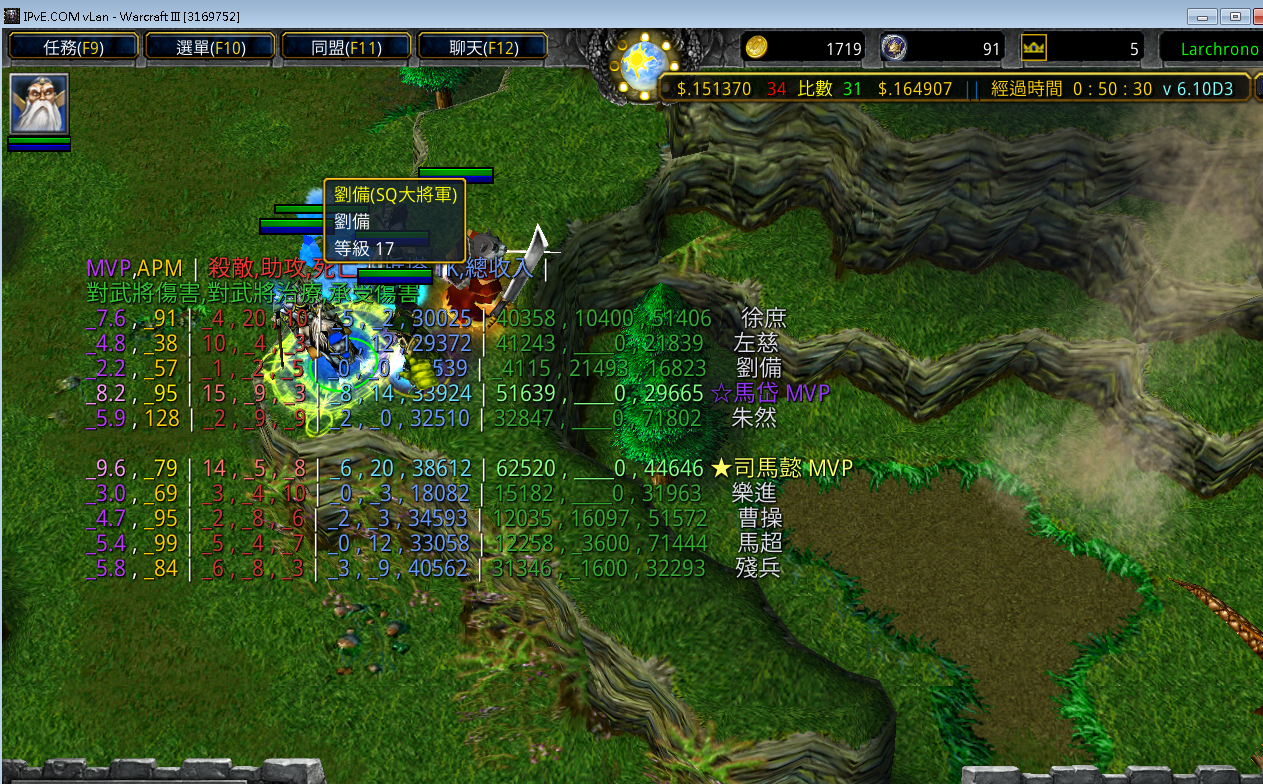Open the 任務 (F9) quests menu

(74, 47)
